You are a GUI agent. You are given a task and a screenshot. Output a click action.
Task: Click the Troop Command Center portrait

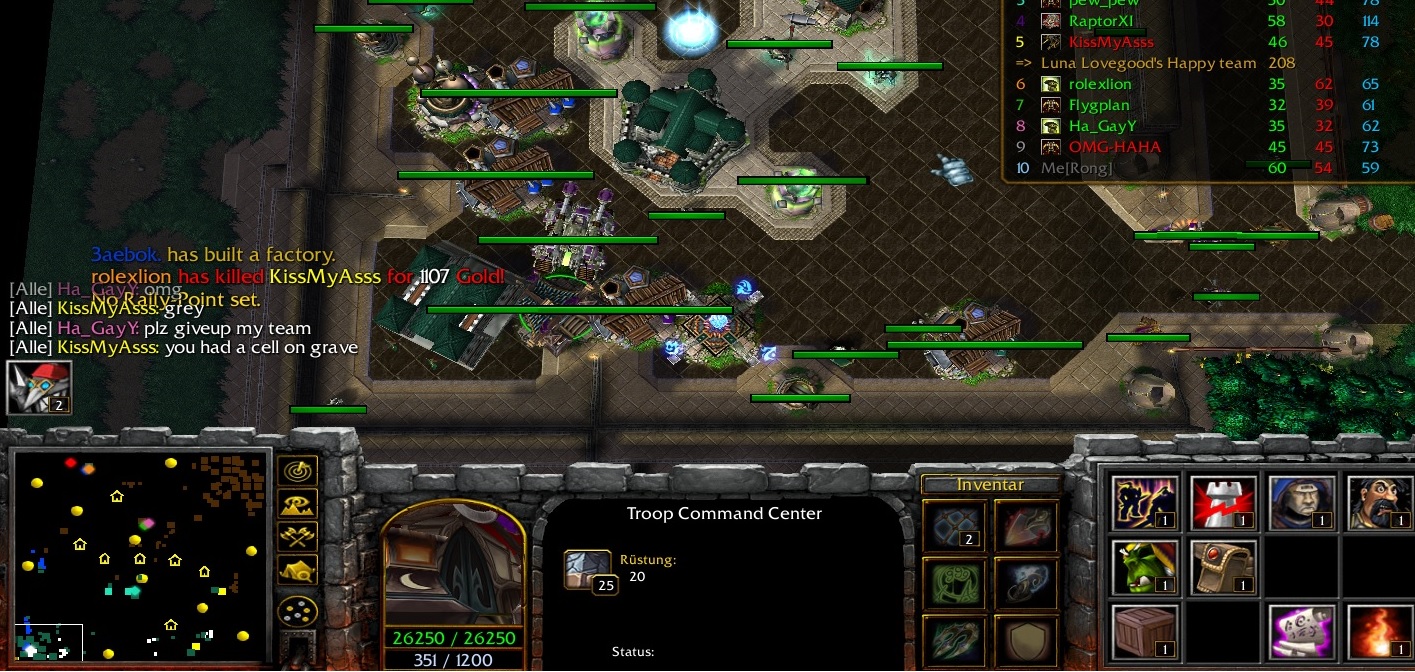pos(454,565)
